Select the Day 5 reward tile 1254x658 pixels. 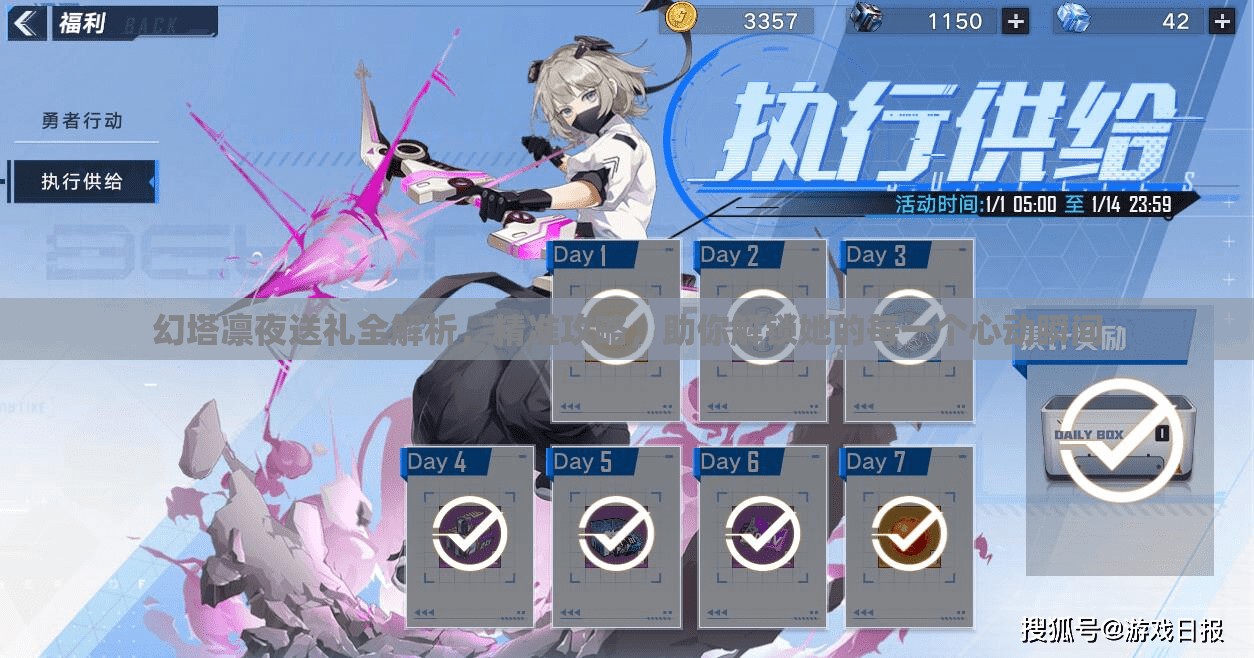(616, 535)
